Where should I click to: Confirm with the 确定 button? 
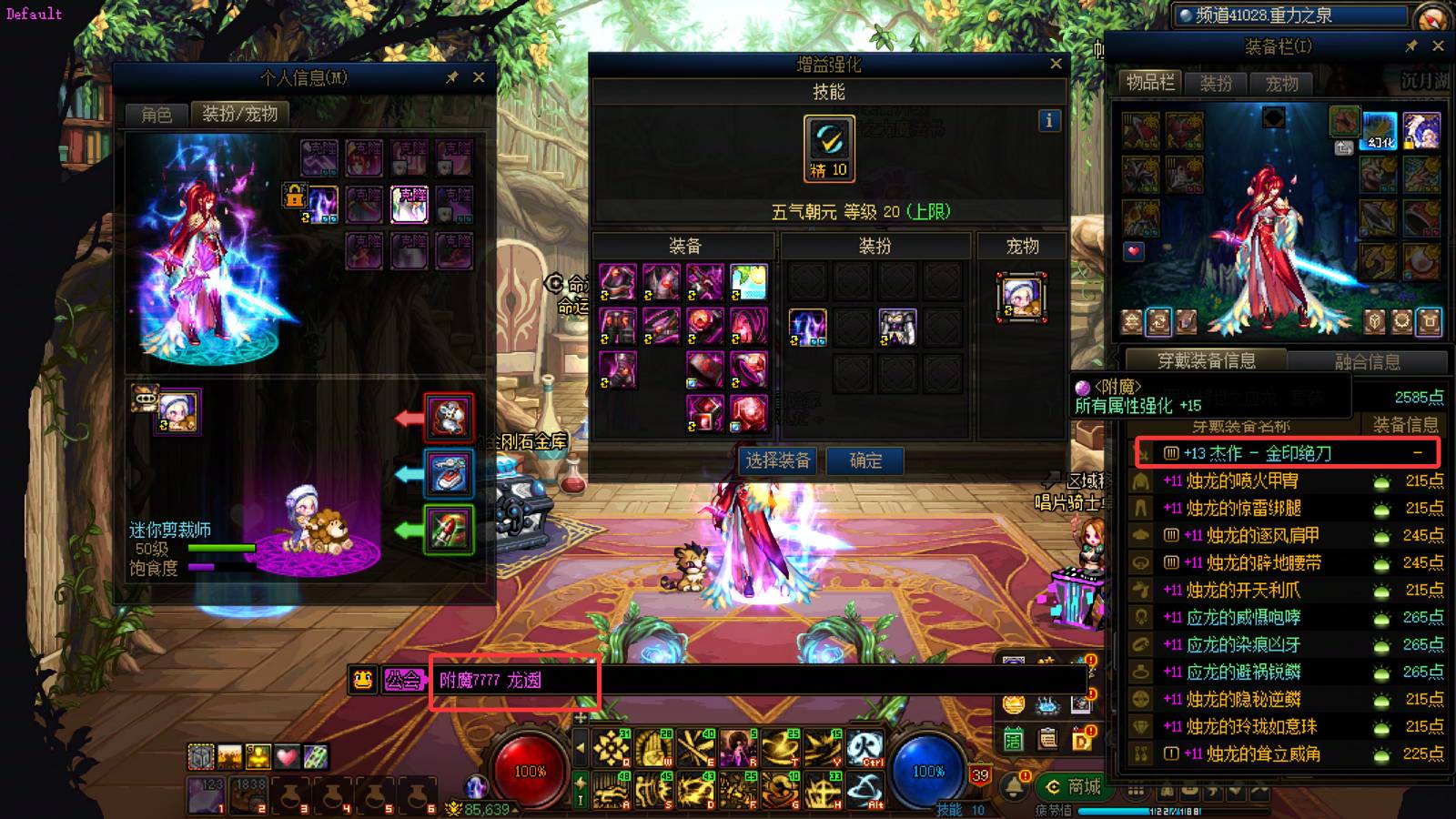(x=865, y=460)
